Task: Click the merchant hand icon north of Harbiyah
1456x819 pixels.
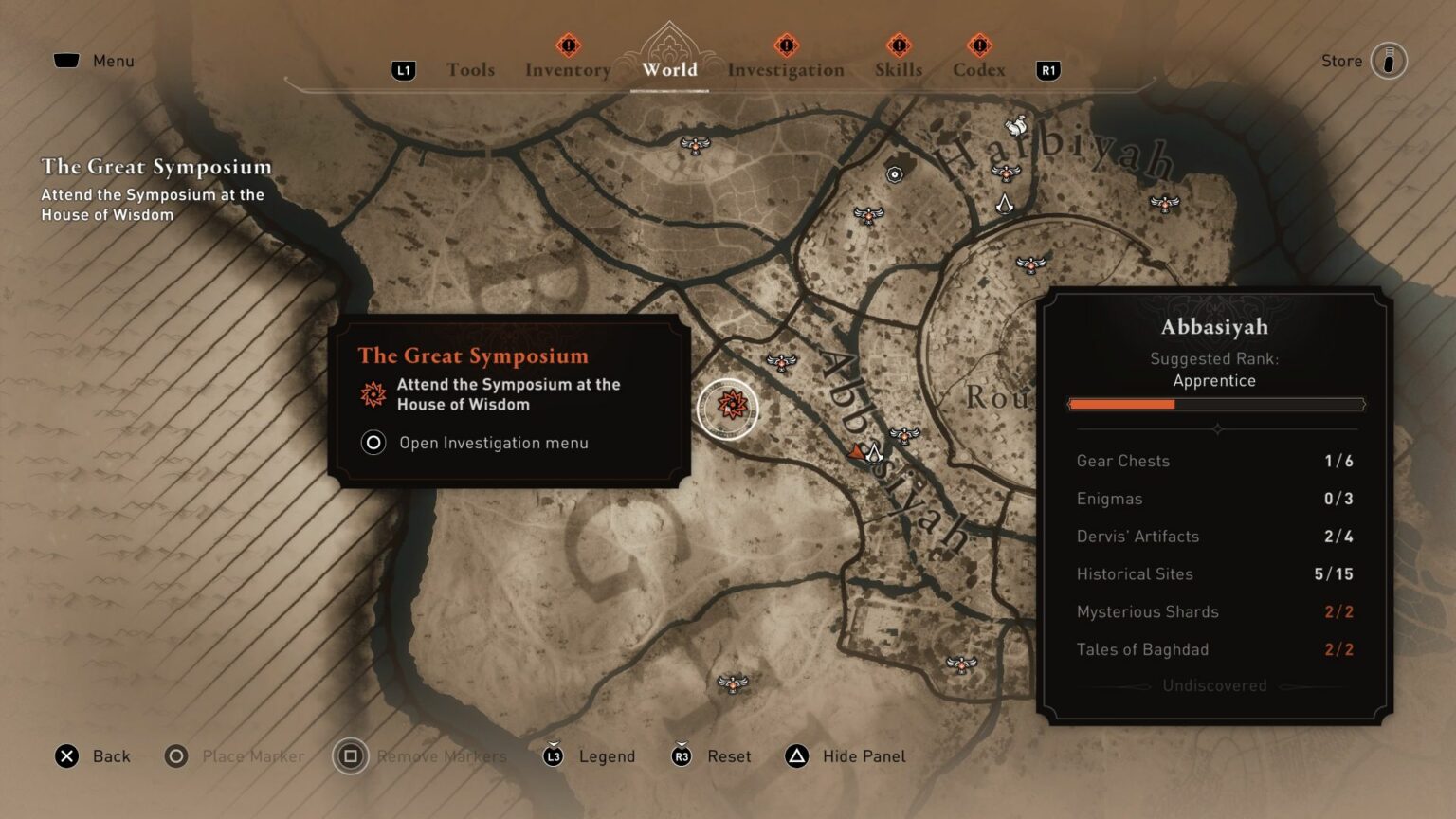Action: coord(1015,127)
